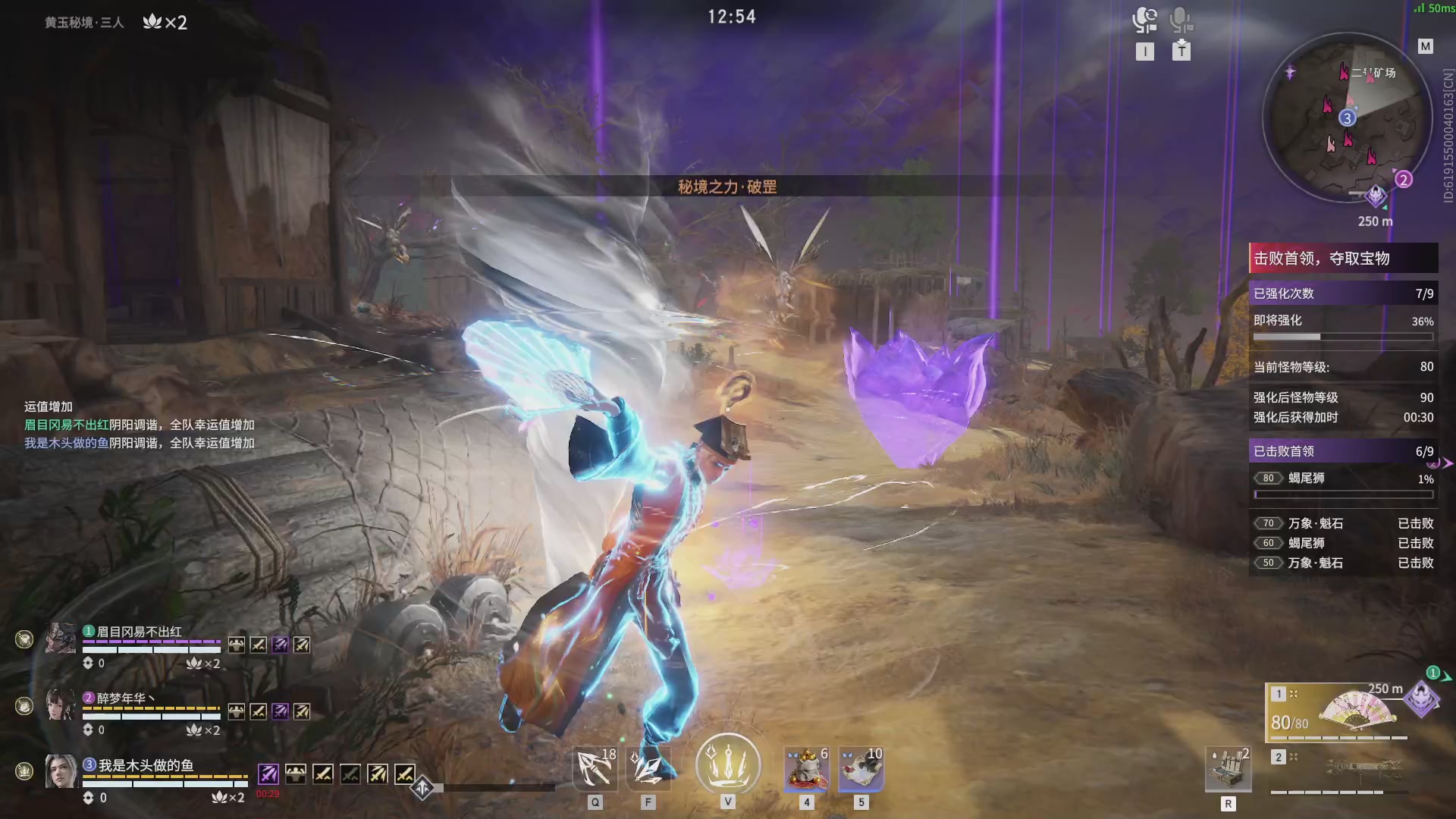
Task: Use the crystal shards skill
Action: (x=648, y=768)
